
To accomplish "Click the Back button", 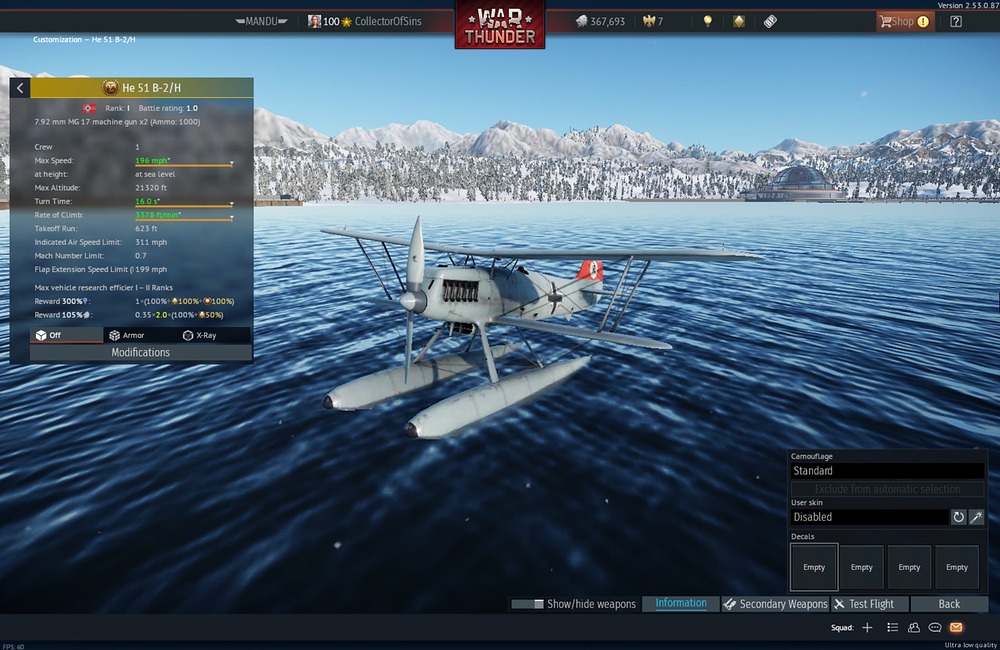I will coord(949,604).
